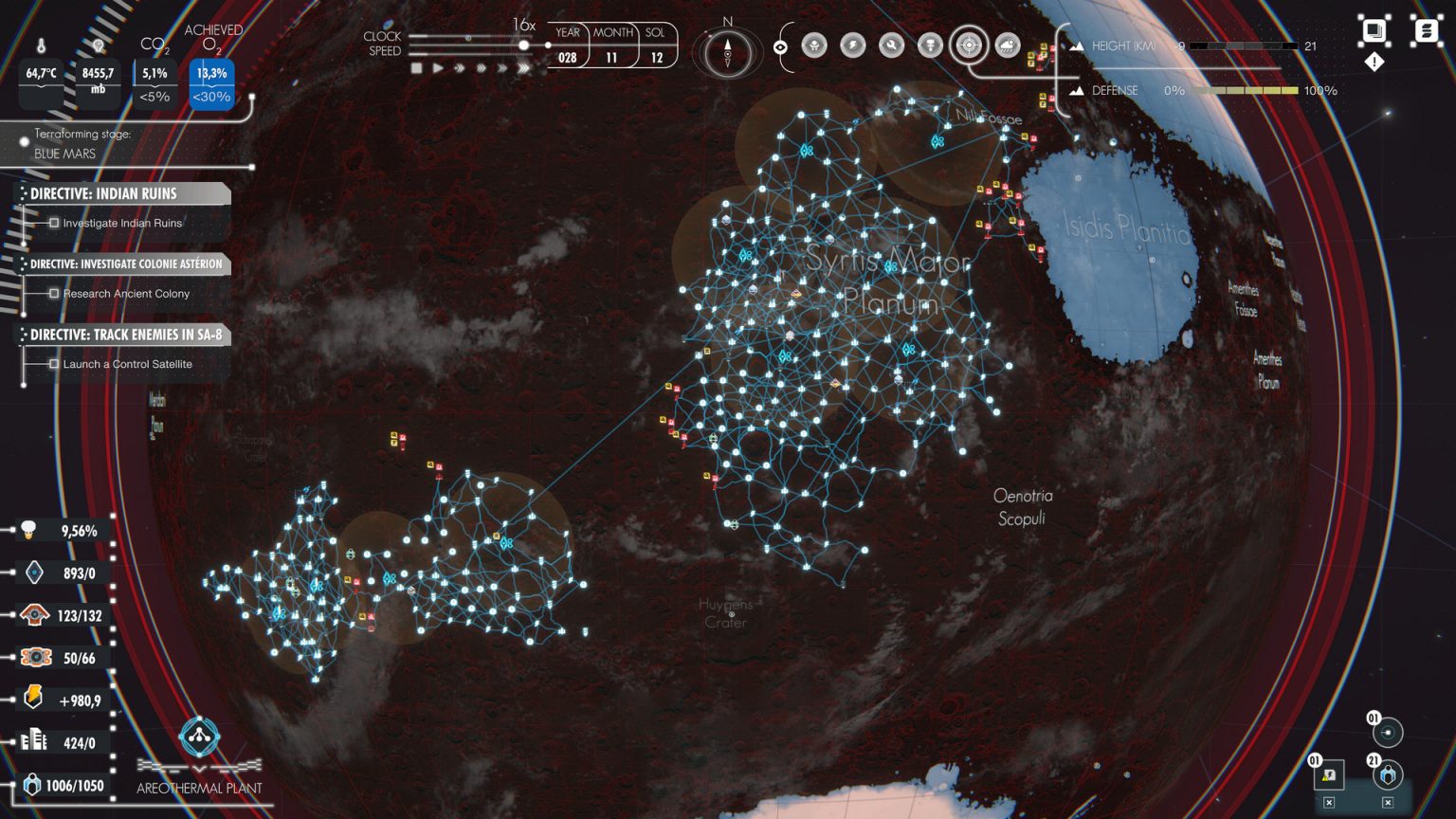
Task: Click the worker drone overlay icon
Action: (x=814, y=45)
